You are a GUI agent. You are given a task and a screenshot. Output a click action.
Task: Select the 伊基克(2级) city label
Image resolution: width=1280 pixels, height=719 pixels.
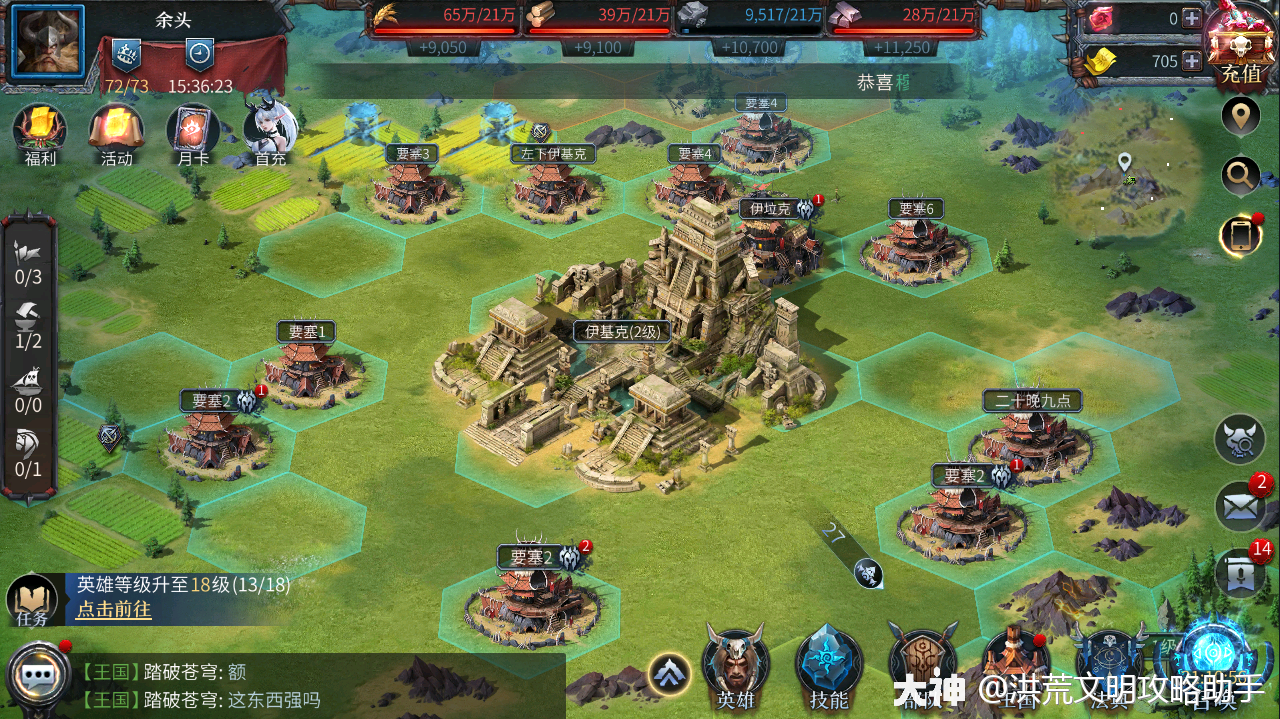coord(622,332)
